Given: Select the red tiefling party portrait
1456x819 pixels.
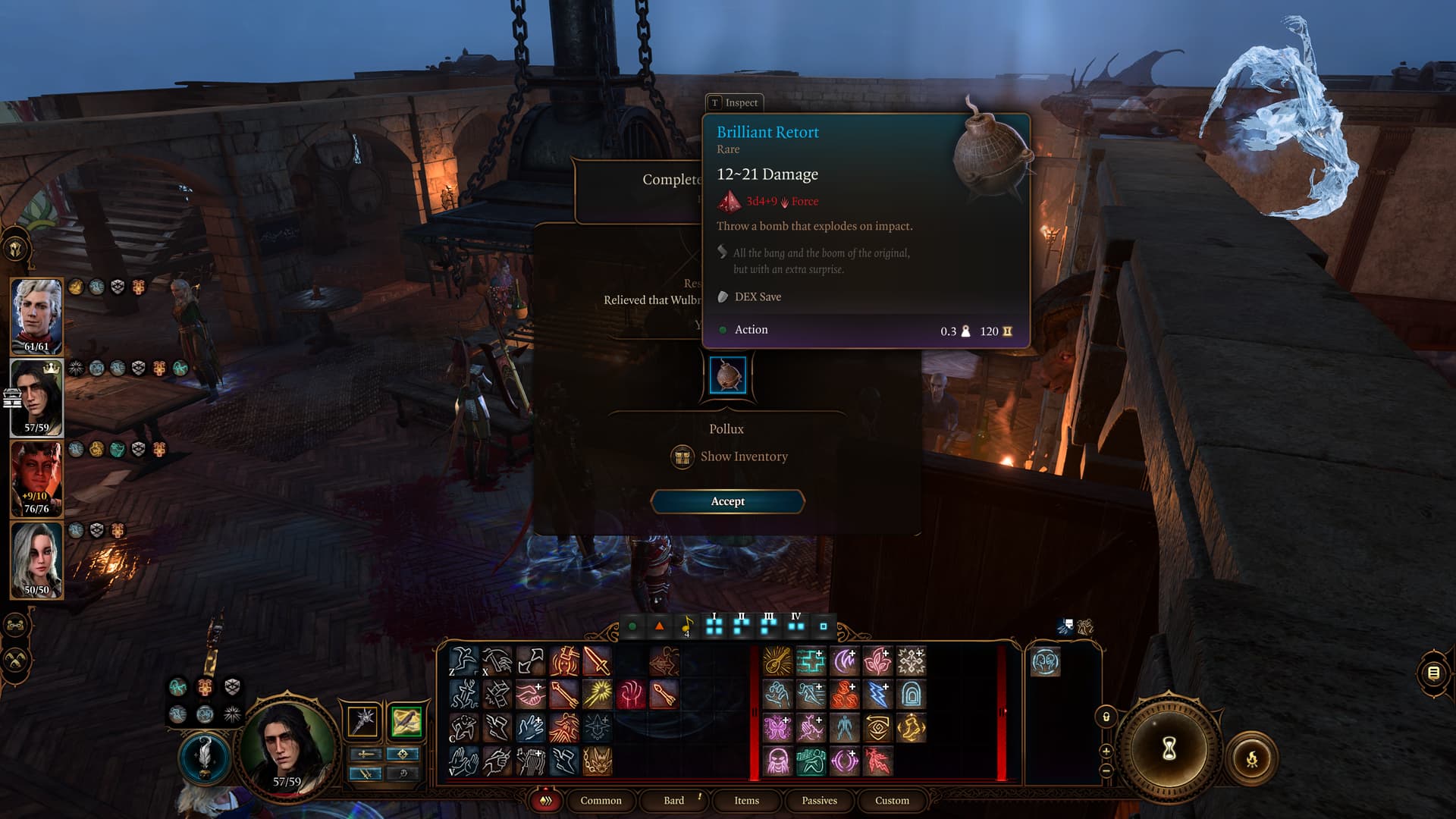Looking at the screenshot, I should (36, 479).
